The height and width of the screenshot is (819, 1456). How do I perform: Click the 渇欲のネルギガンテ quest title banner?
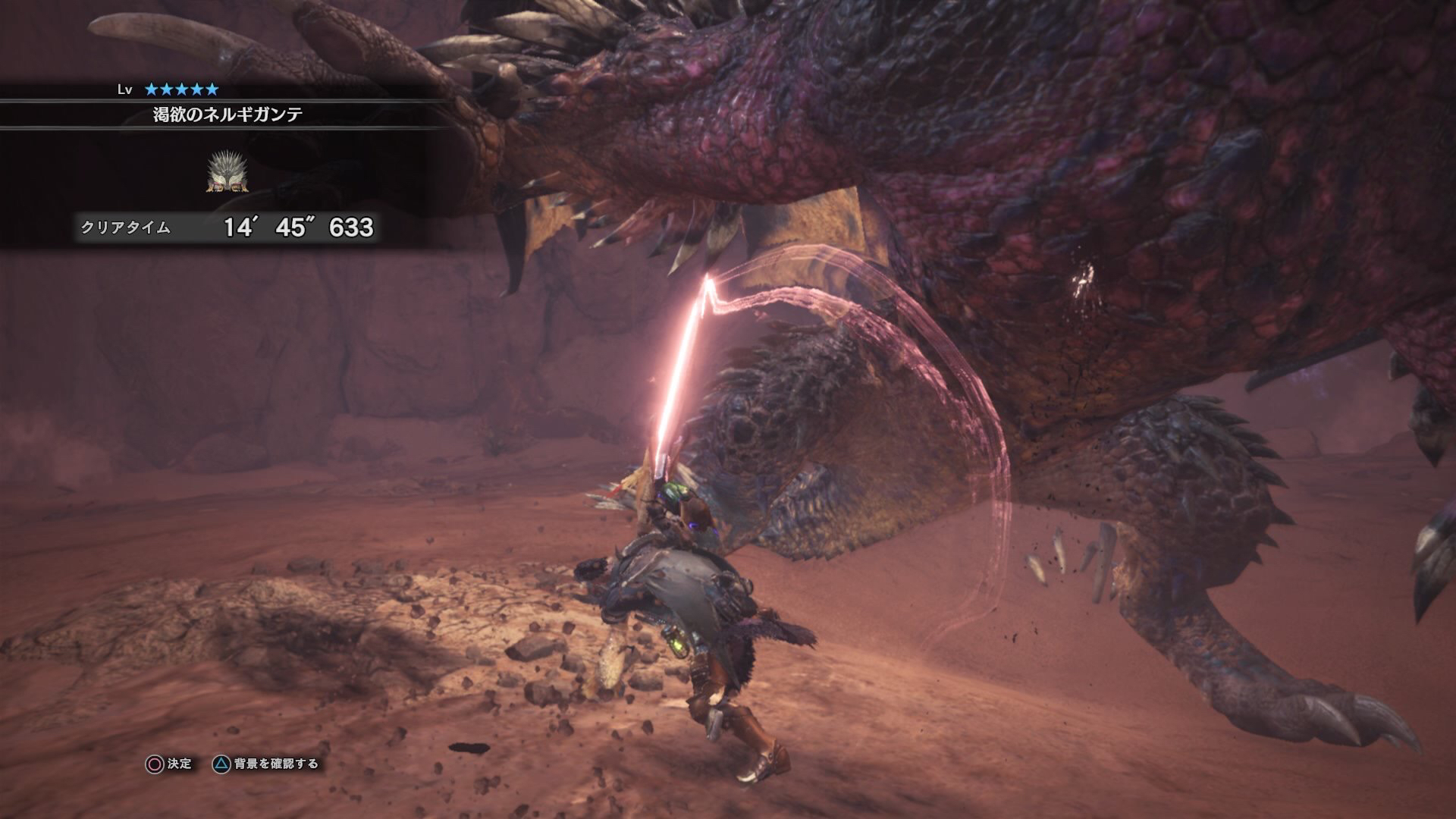[227, 115]
